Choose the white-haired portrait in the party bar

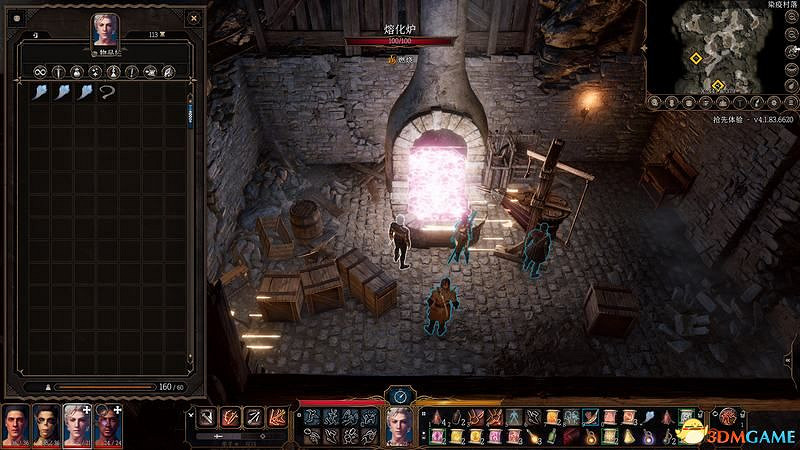pos(77,425)
